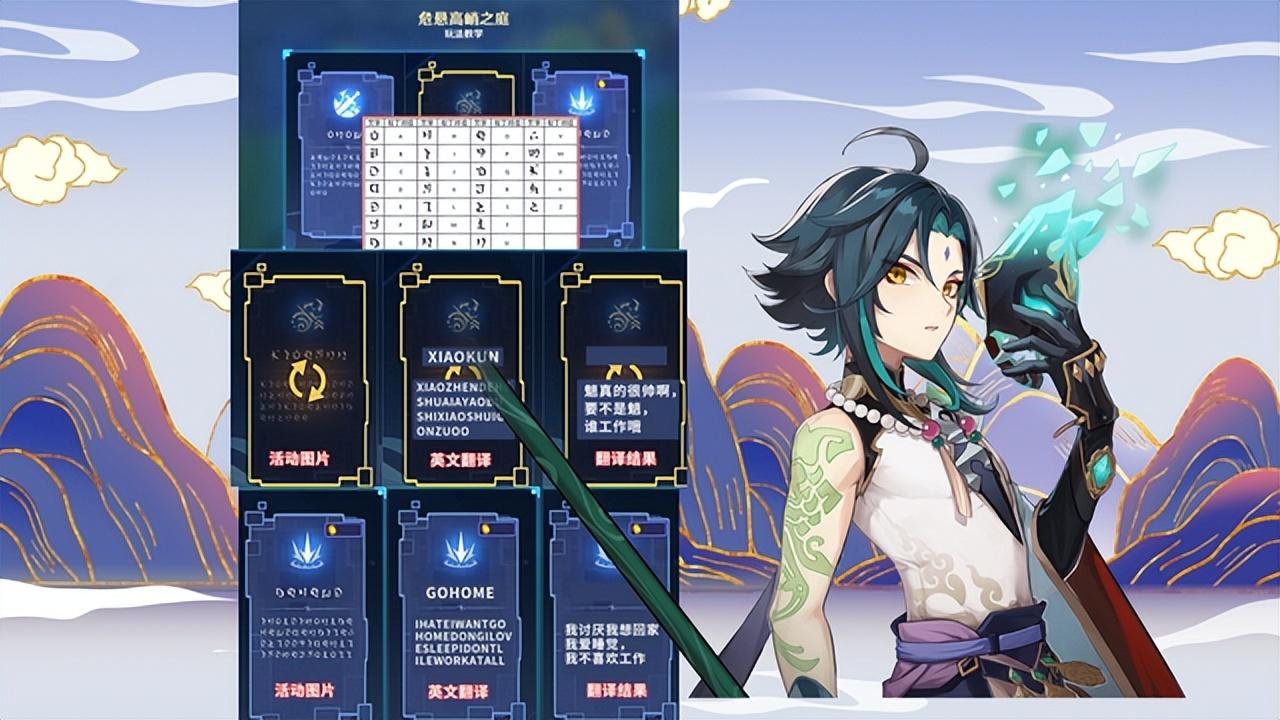
Task: Click the red 活动图片 button
Action: tap(300, 455)
